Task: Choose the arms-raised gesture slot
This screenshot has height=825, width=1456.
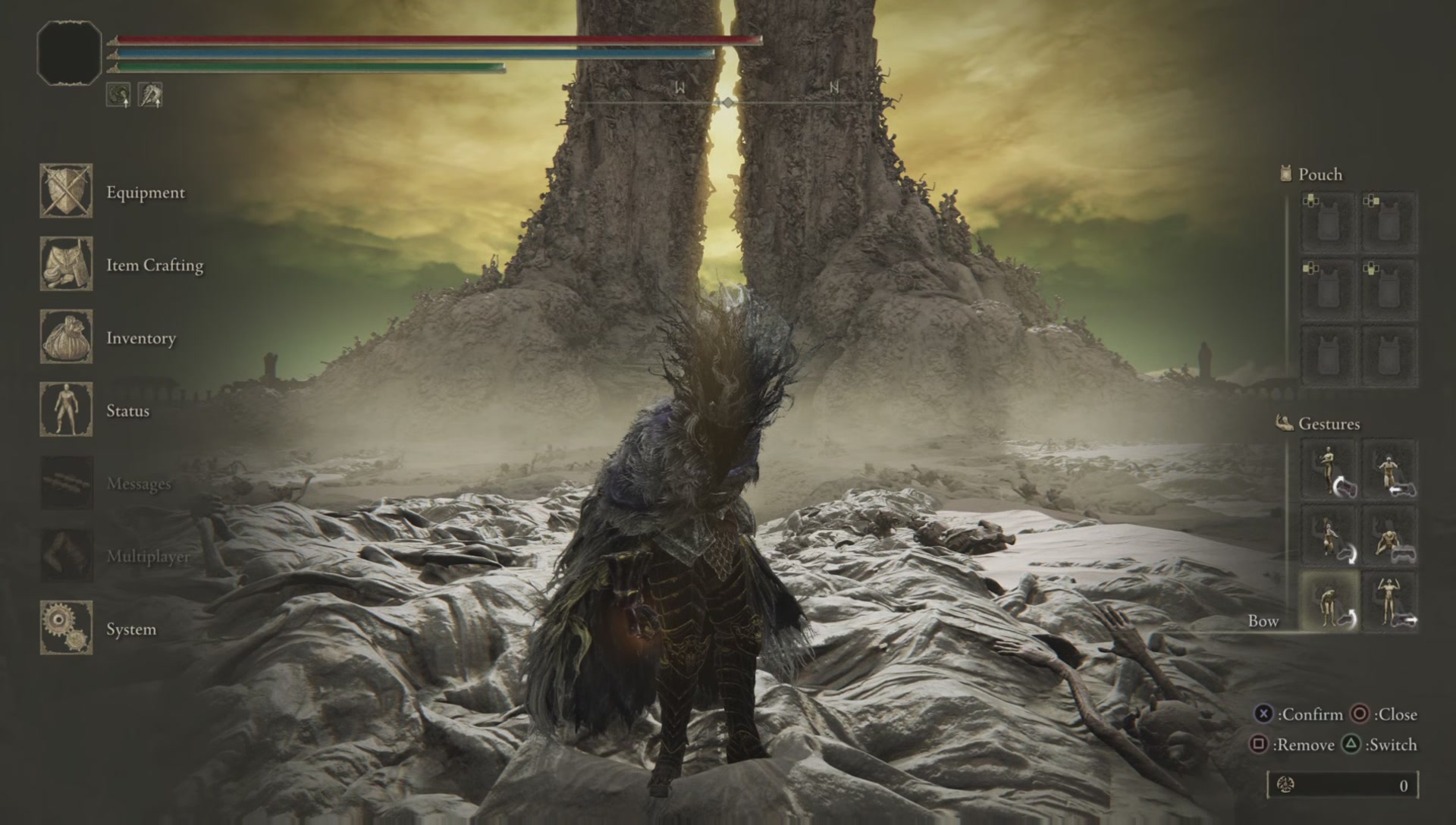Action: click(x=1389, y=602)
